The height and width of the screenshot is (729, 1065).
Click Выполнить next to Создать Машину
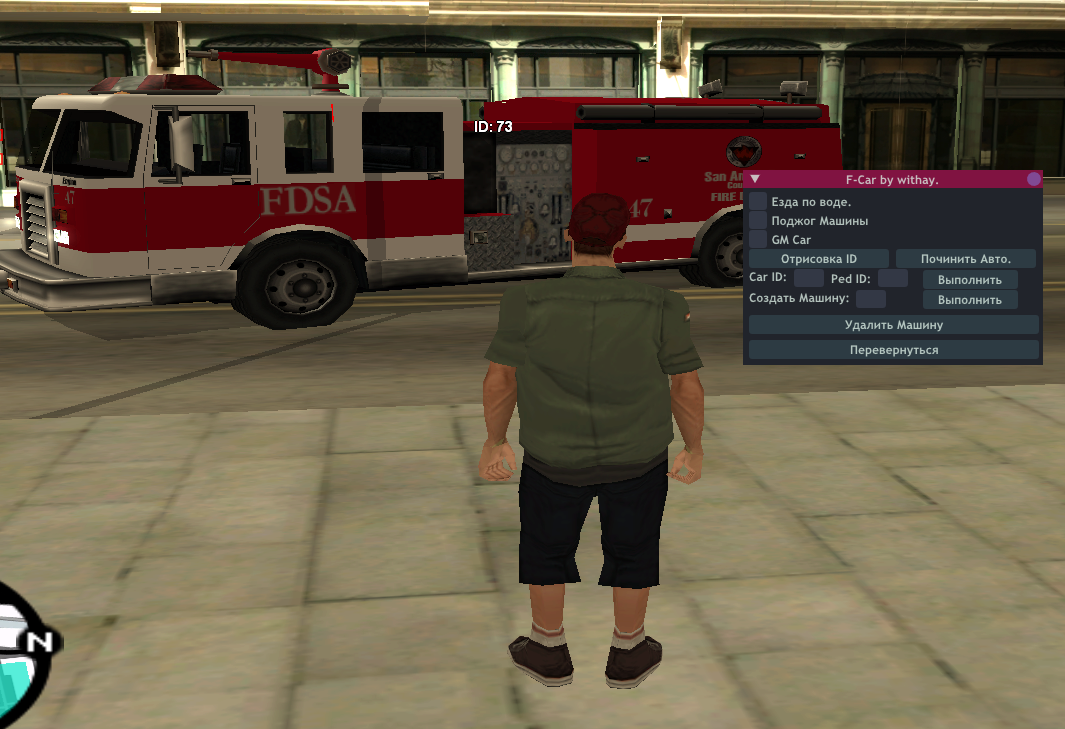(x=969, y=299)
